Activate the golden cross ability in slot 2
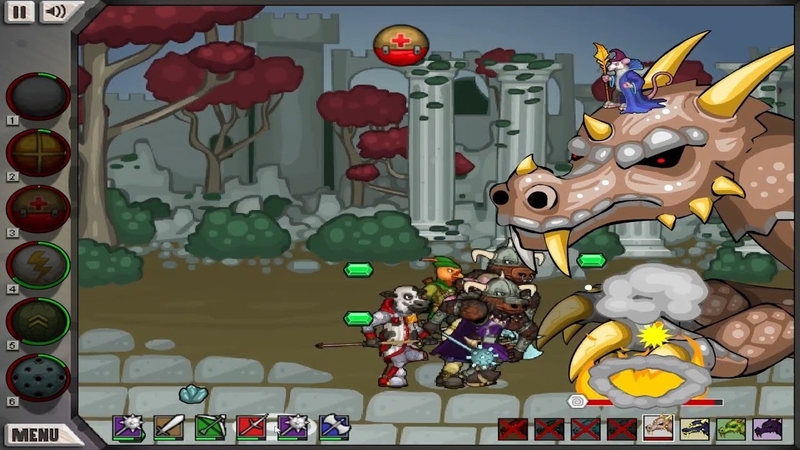This screenshot has width=800, height=450. (38, 152)
